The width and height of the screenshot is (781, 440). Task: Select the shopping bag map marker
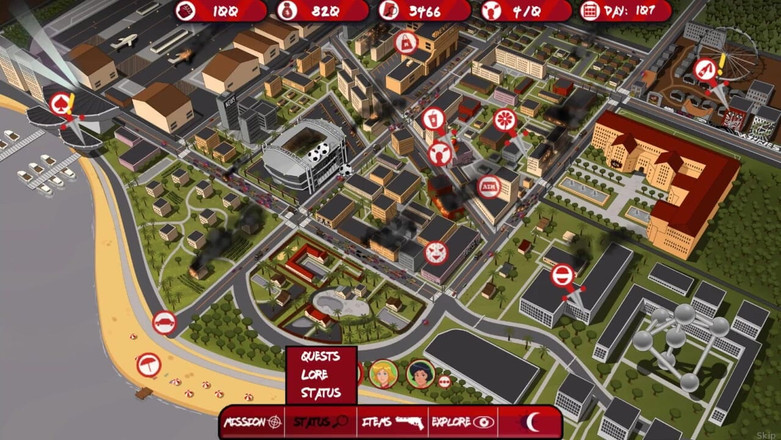[x=407, y=43]
